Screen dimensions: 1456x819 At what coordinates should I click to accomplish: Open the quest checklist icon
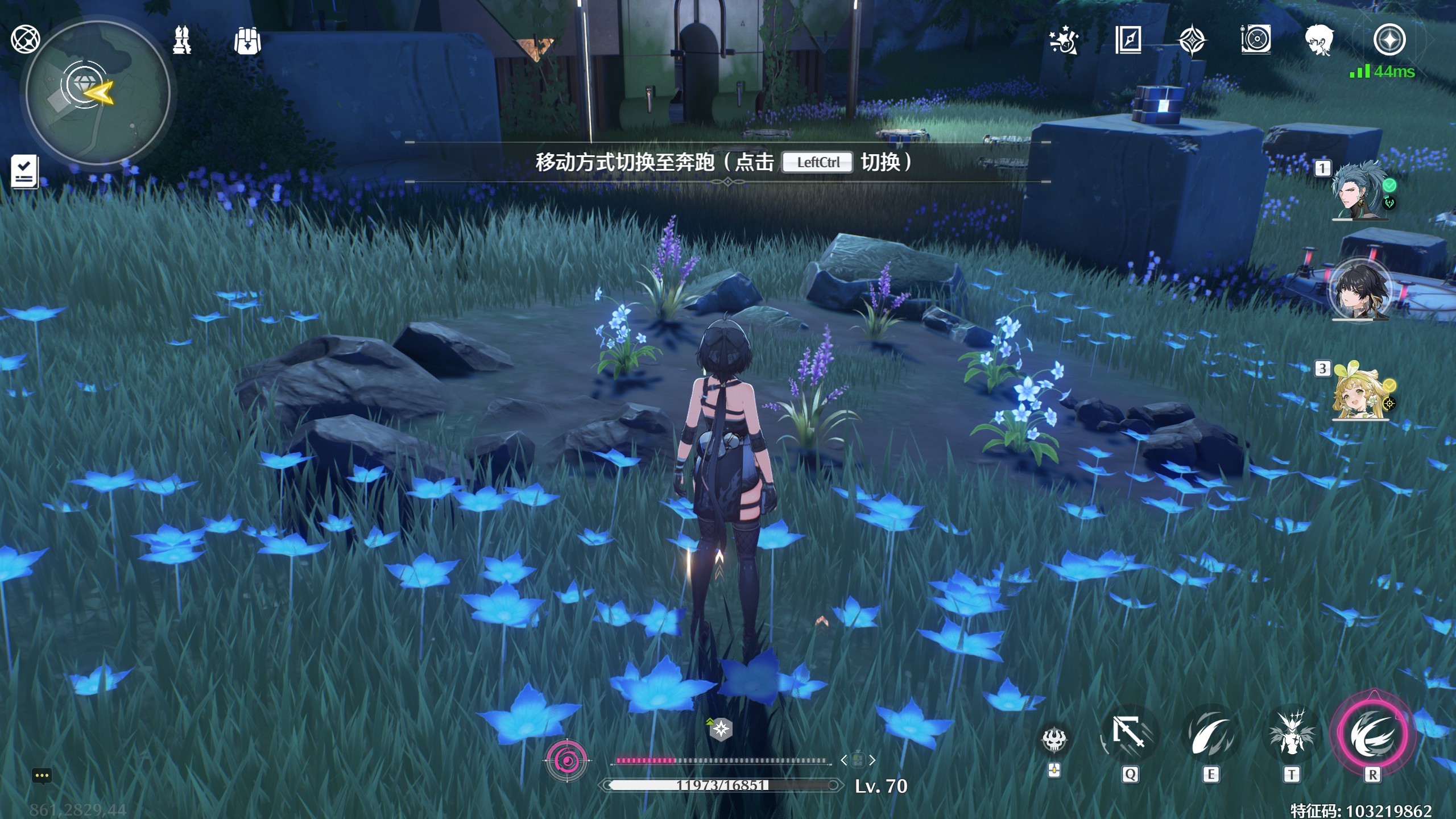(x=24, y=171)
